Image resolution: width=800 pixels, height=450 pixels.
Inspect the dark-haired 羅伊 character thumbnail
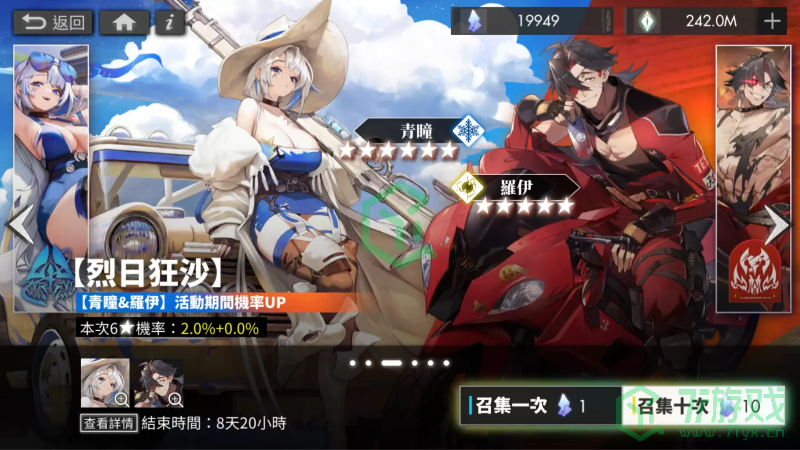coord(159,383)
